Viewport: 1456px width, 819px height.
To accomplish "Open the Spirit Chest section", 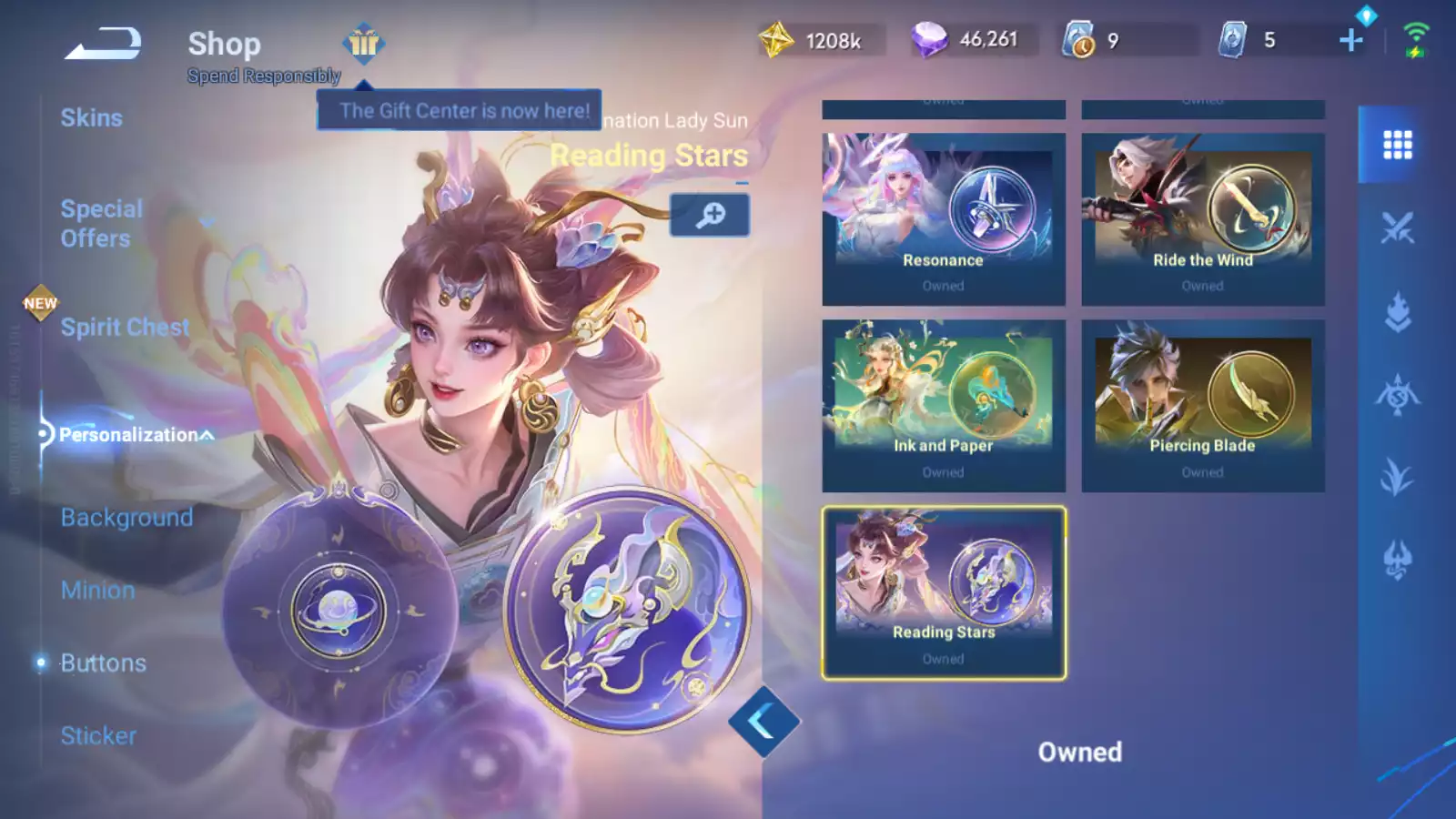I will click(125, 328).
